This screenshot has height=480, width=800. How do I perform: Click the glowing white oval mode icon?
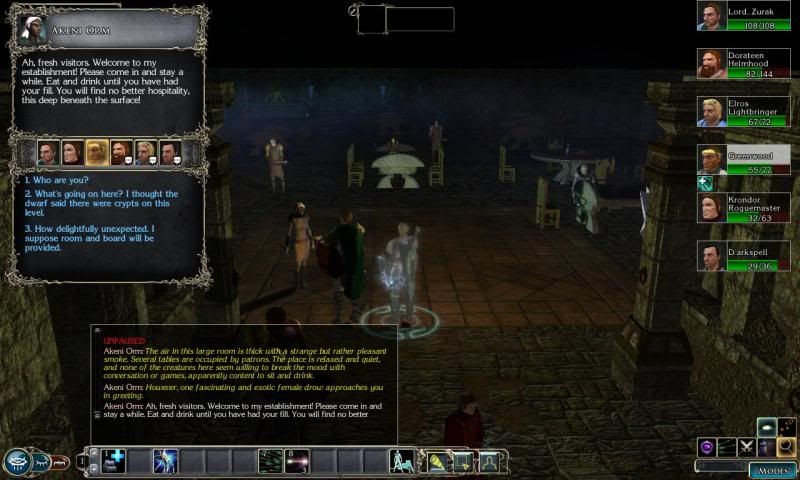pos(768,428)
